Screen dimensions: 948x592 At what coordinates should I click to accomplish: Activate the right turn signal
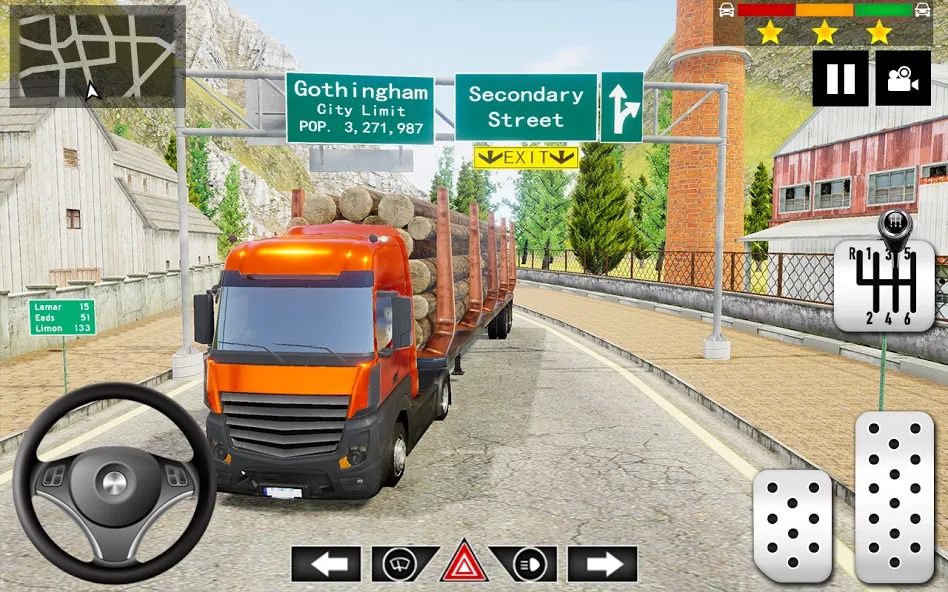point(603,564)
